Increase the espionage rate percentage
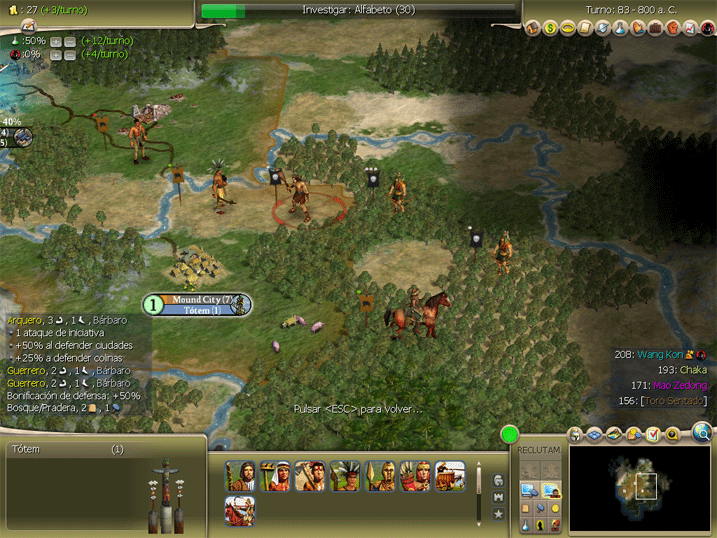 click(56, 55)
